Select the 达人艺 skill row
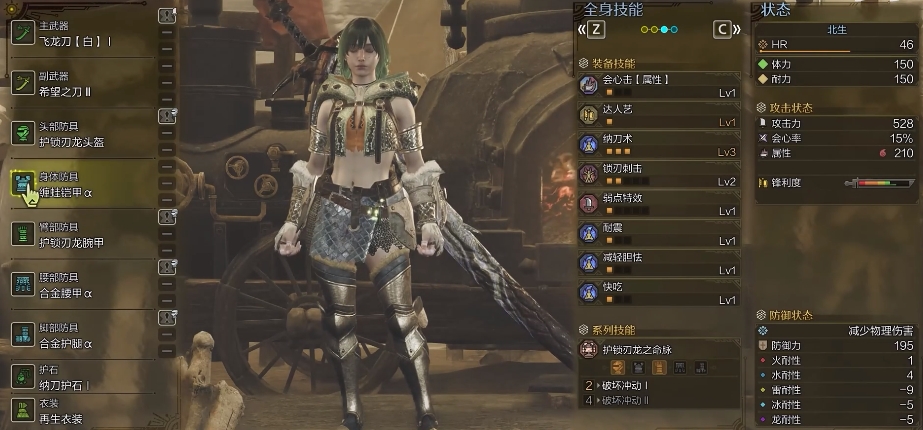 pos(660,114)
